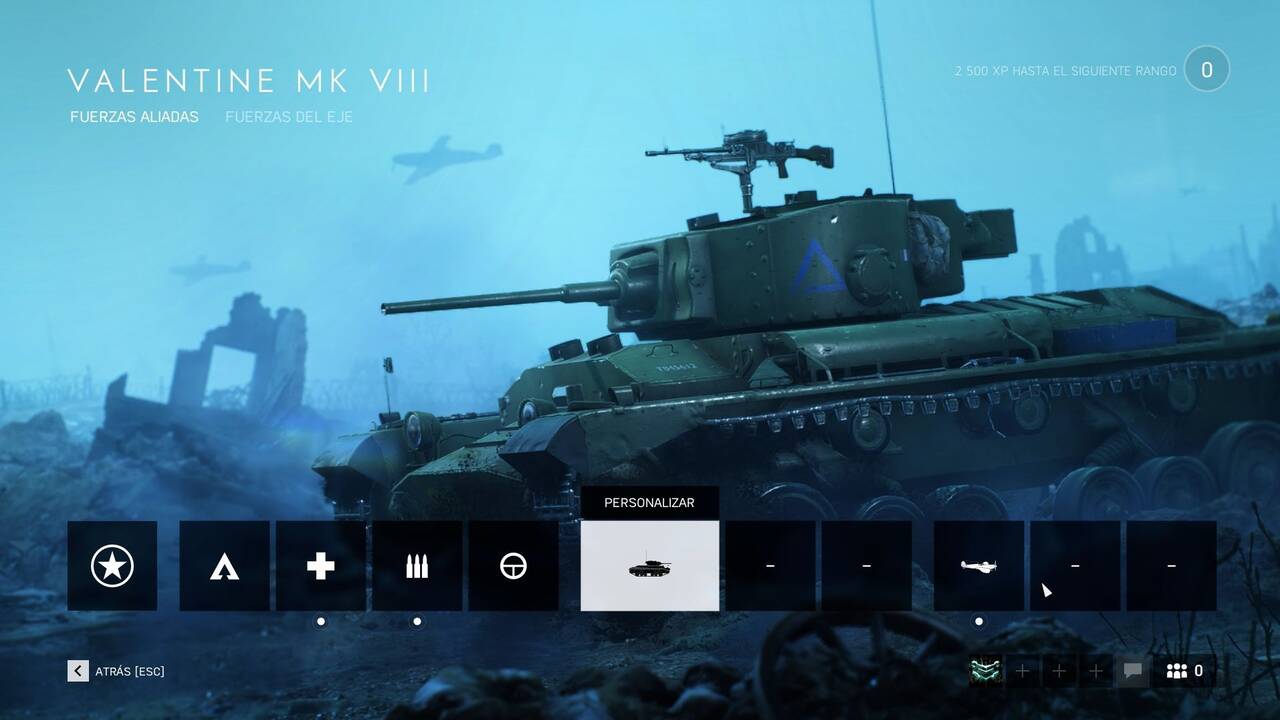The image size is (1280, 720).
Task: Select the Assault class triangle icon
Action: click(x=224, y=565)
